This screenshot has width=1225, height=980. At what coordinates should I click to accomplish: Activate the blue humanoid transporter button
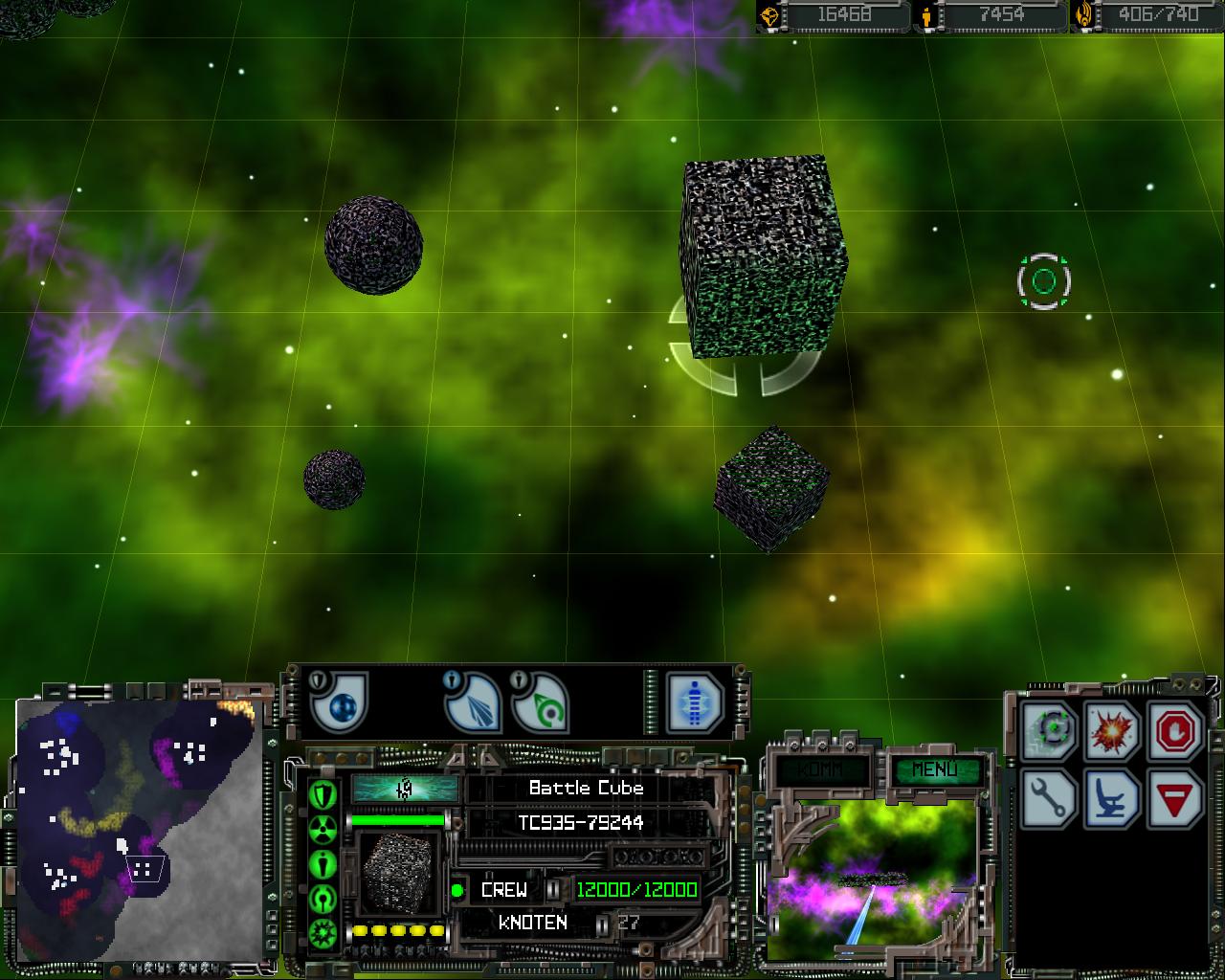(x=696, y=703)
